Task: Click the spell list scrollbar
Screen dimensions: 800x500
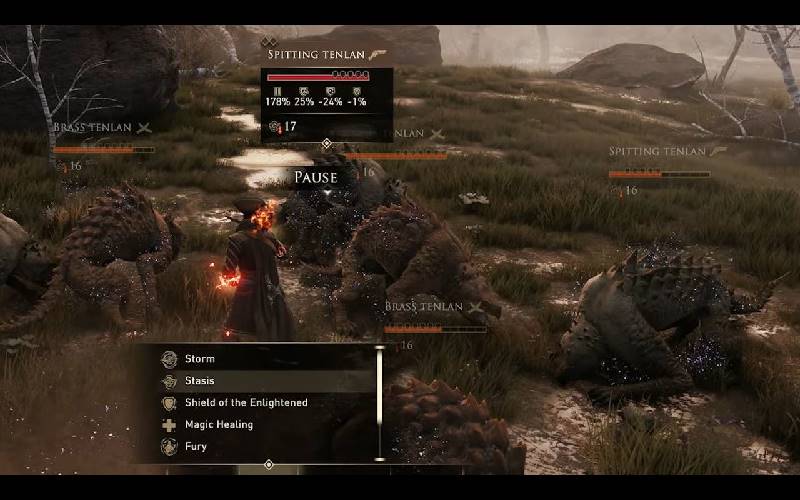Action: (x=379, y=403)
